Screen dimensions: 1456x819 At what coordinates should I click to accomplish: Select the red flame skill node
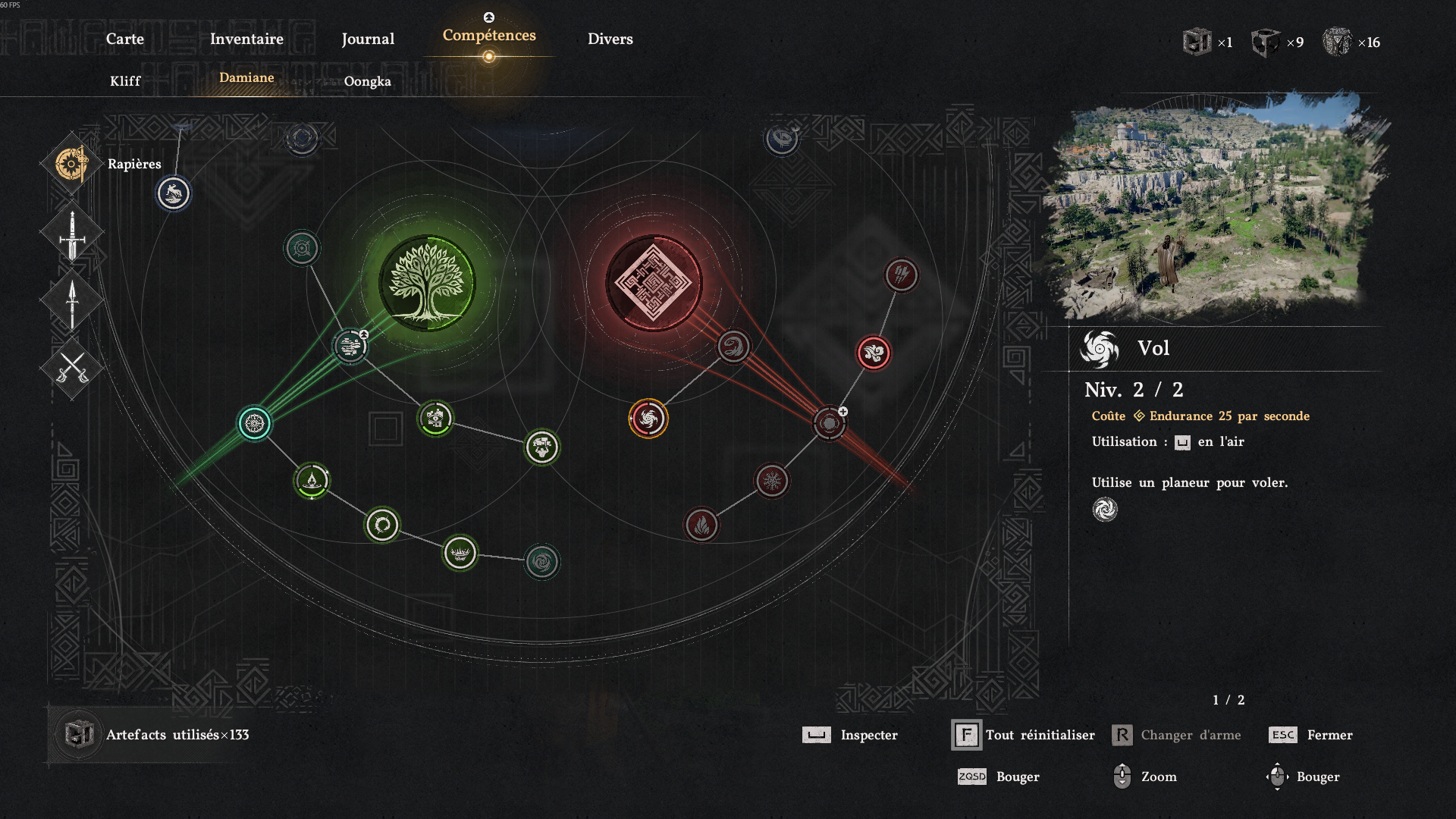pyautogui.click(x=701, y=525)
